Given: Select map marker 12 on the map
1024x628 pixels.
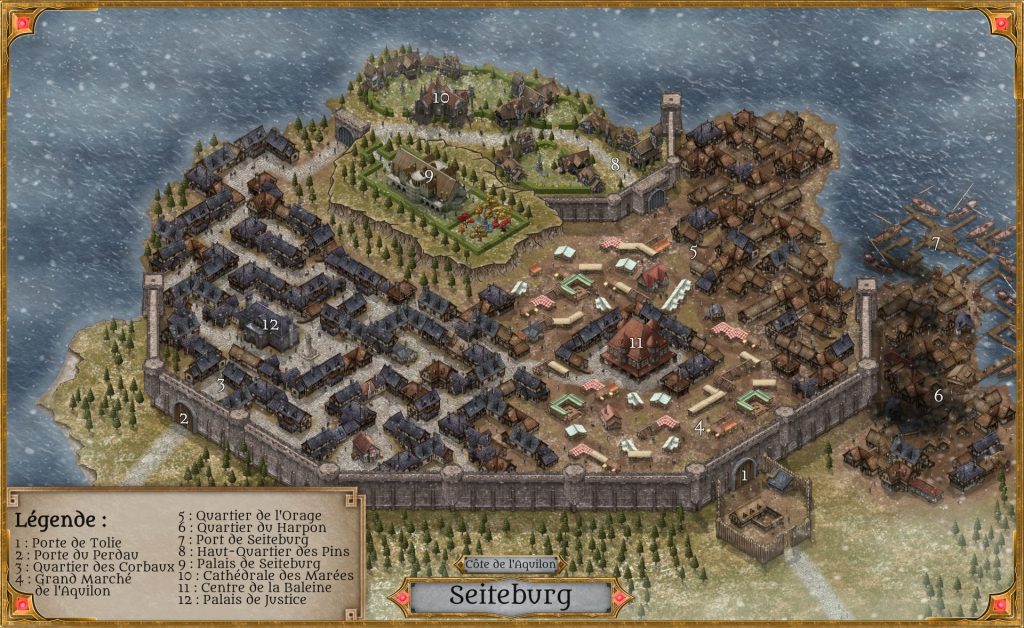Looking at the screenshot, I should (269, 324).
